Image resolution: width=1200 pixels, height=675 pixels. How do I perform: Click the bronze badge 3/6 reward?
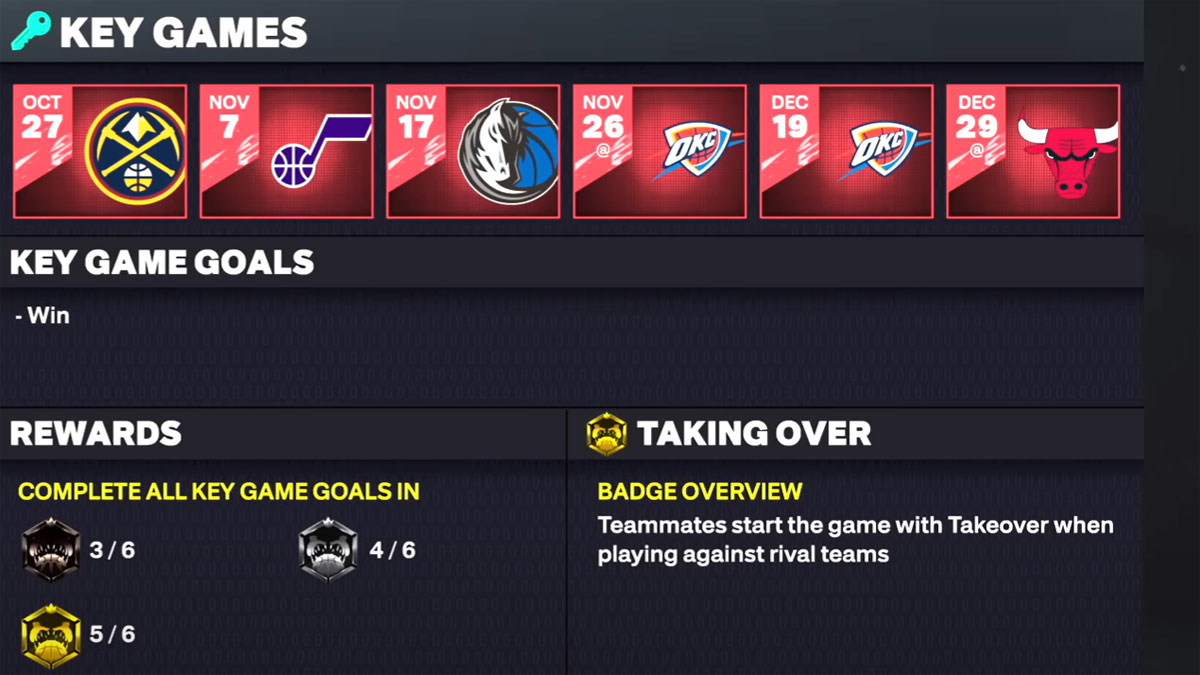pyautogui.click(x=51, y=549)
